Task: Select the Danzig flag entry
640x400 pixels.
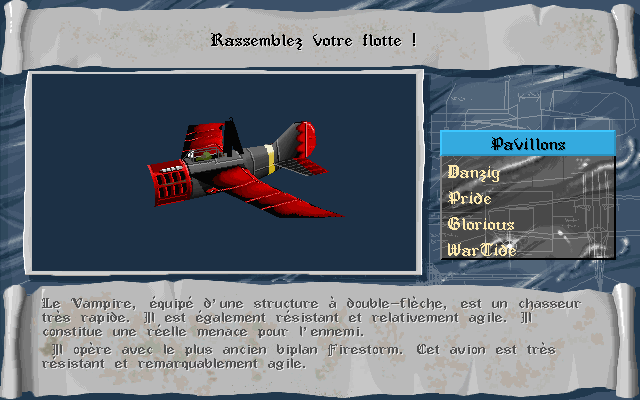Action: [474, 172]
